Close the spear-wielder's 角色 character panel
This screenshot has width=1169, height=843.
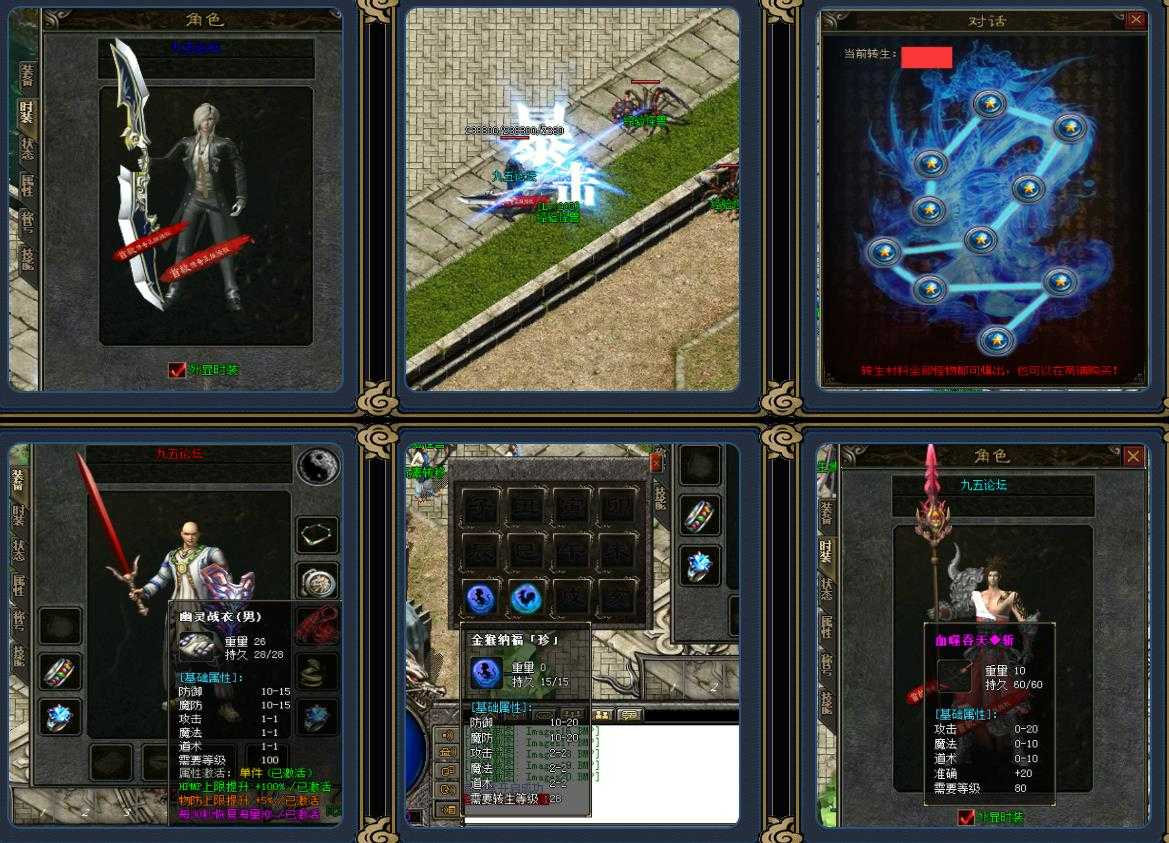1133,456
